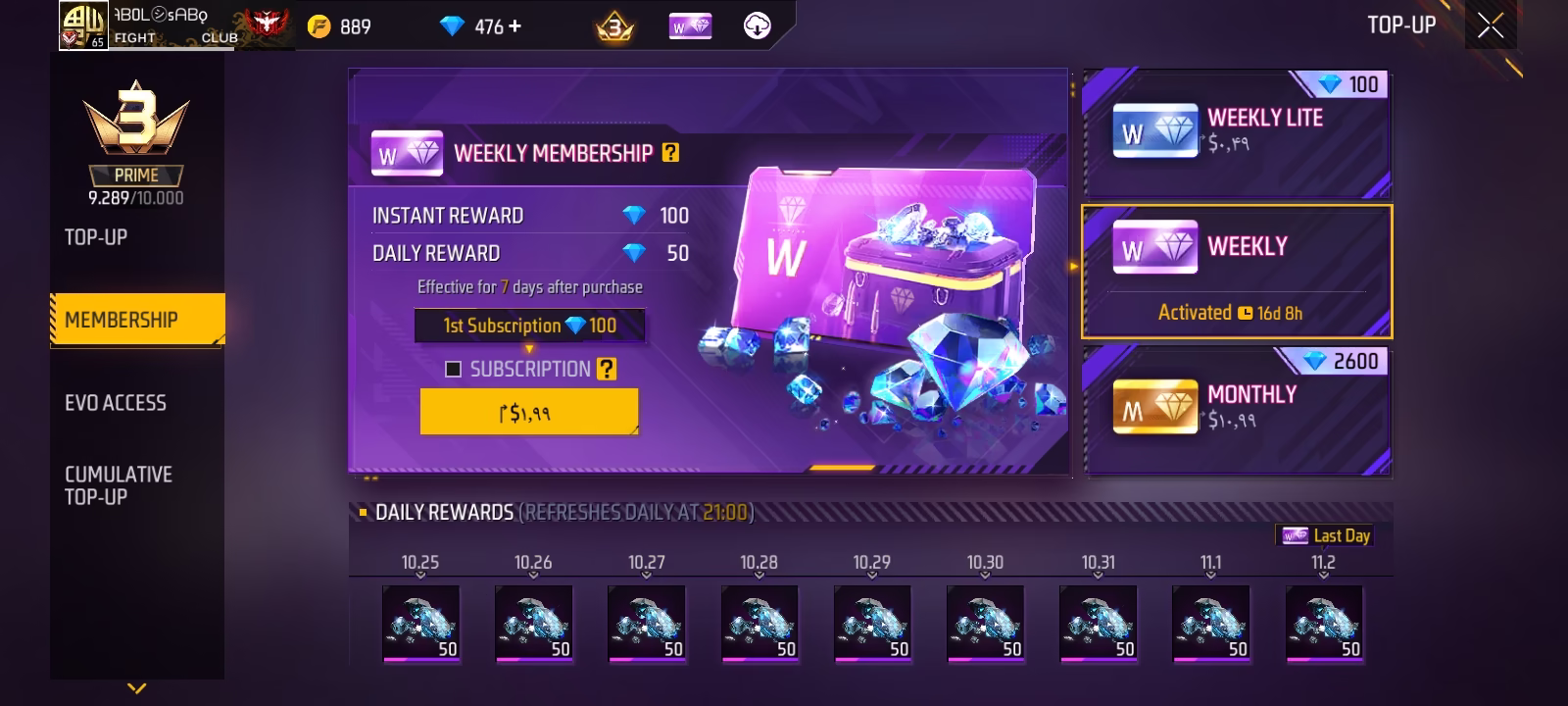Add diamonds using the plus sign

(x=515, y=26)
